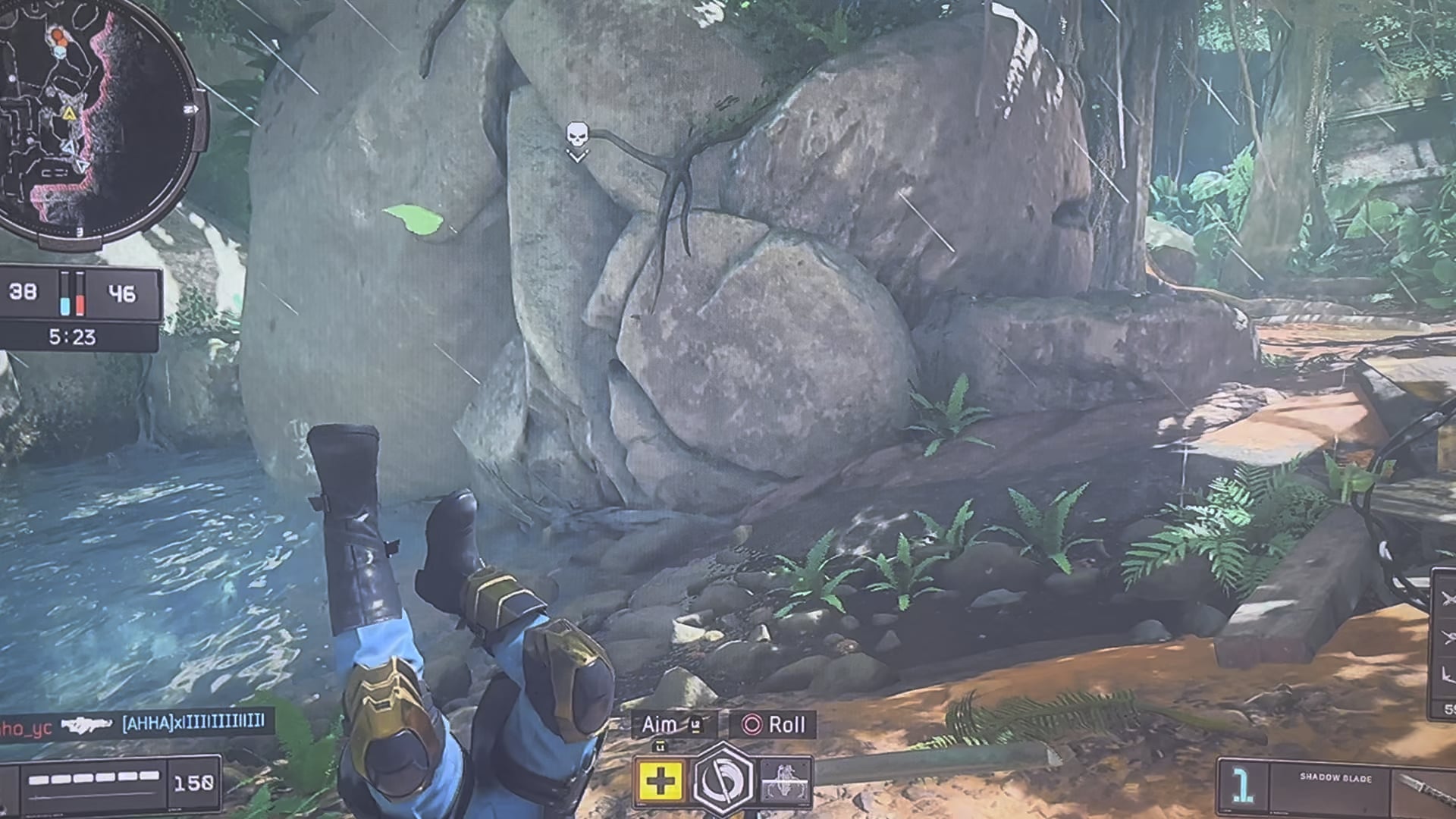This screenshot has width=1456, height=819.
Task: Select the equipment slot beside the specialist icon
Action: click(785, 780)
